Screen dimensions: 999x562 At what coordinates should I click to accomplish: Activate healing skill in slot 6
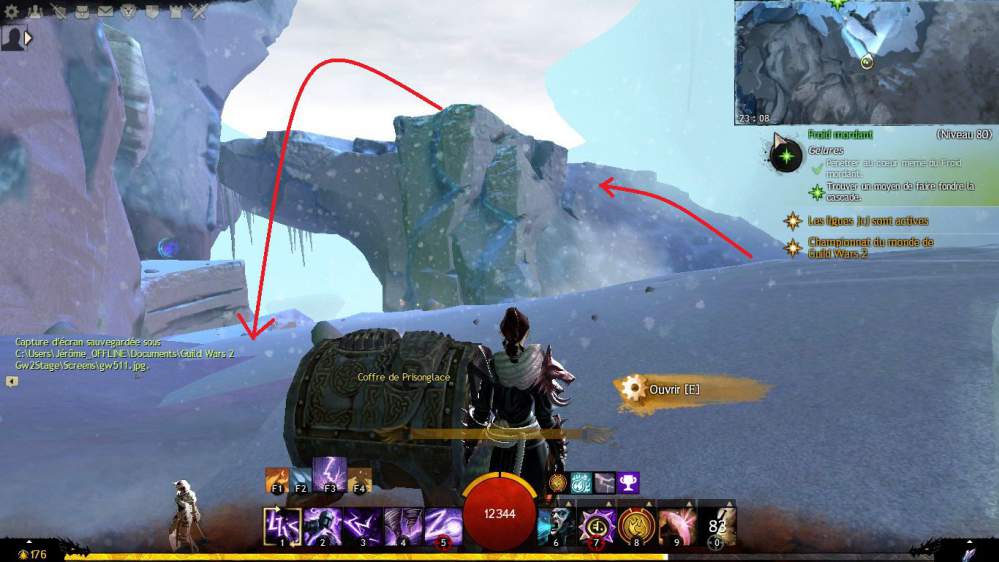(x=556, y=525)
